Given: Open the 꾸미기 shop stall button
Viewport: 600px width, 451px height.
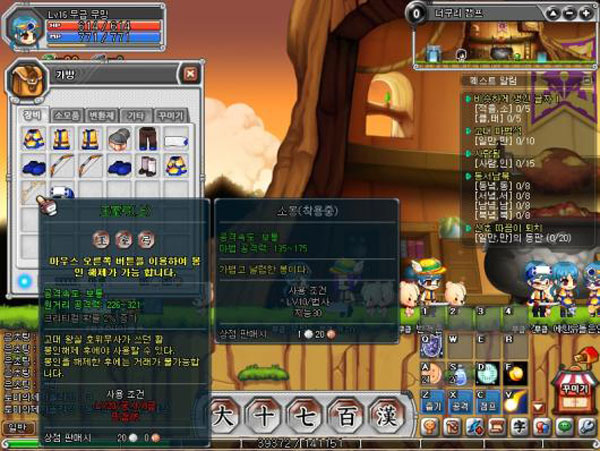Looking at the screenshot, I should (x=574, y=389).
